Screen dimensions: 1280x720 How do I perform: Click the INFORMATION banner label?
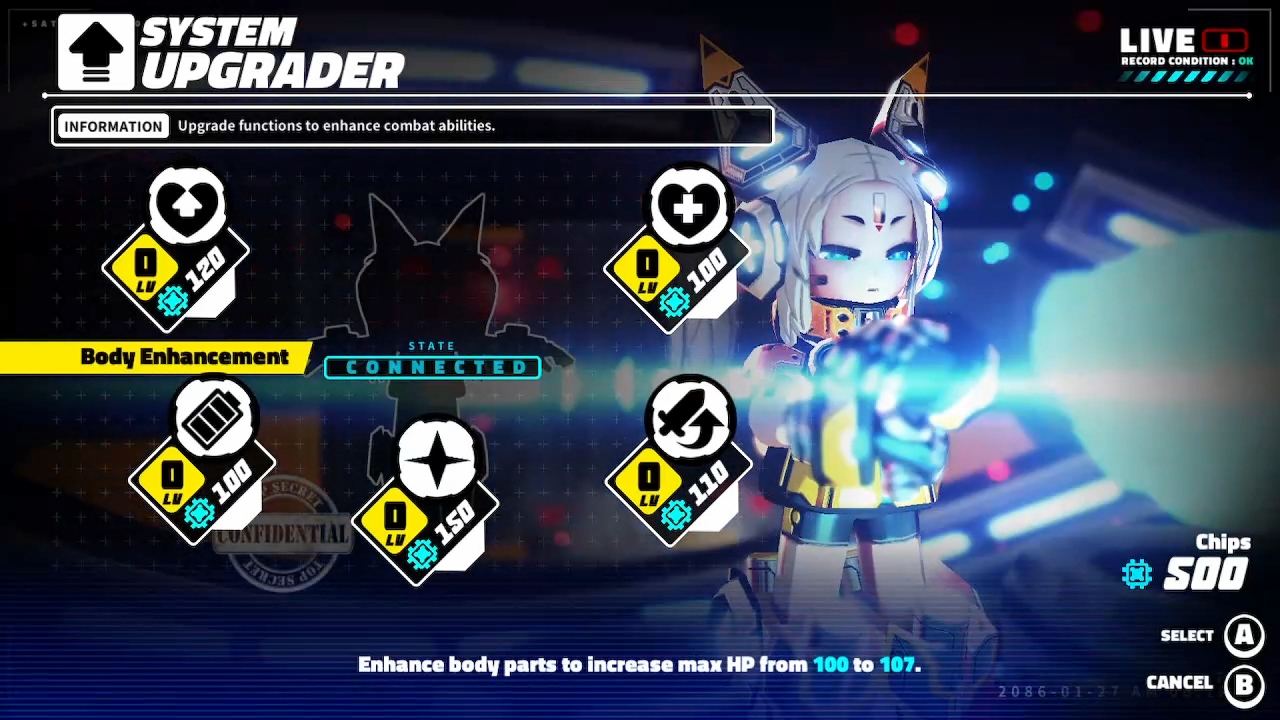[x=113, y=125]
